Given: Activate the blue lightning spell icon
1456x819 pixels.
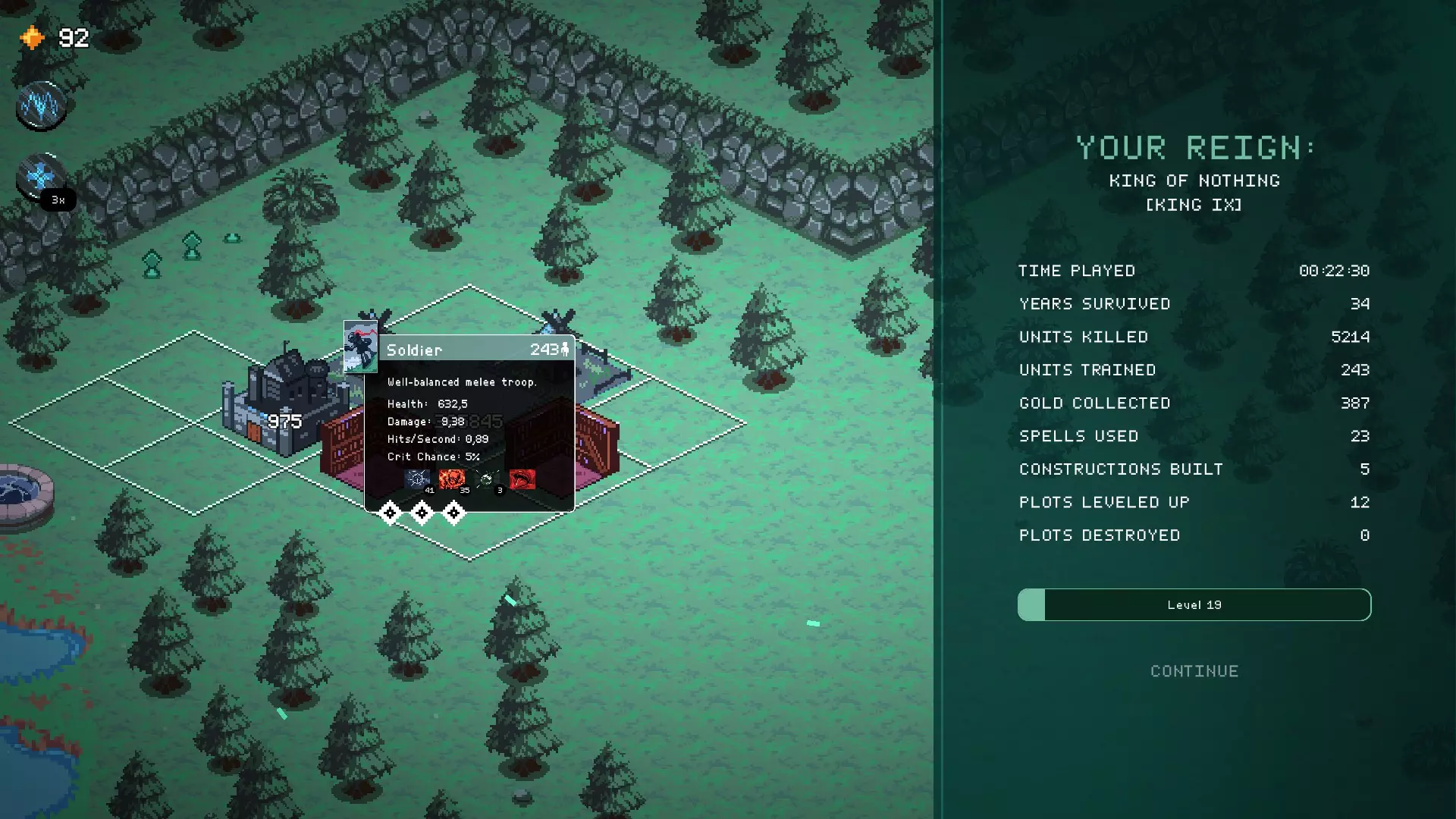Looking at the screenshot, I should [x=41, y=105].
